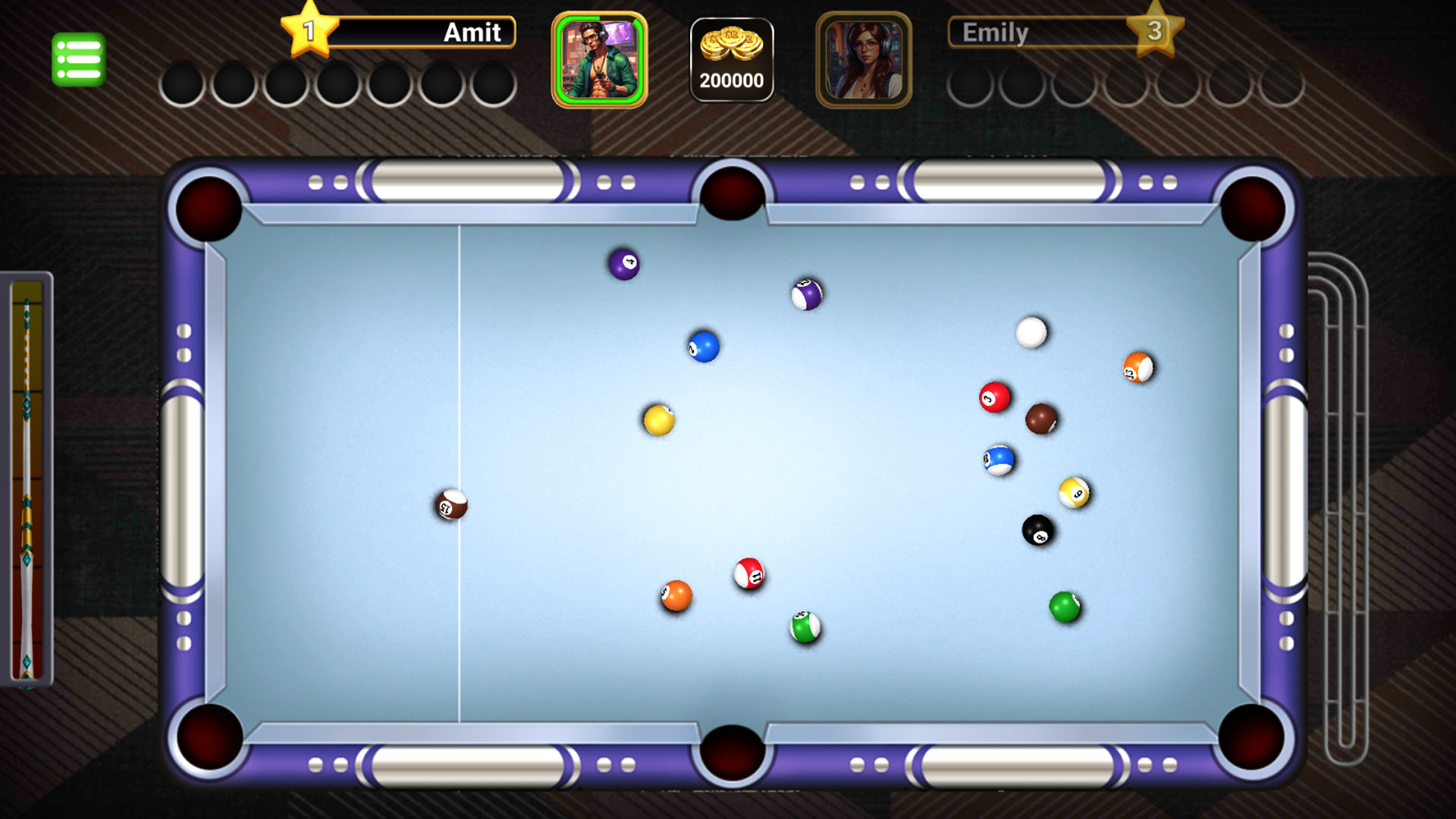The width and height of the screenshot is (1456, 819).
Task: Tap the purple 4 ball near the top rail
Action: point(623,262)
